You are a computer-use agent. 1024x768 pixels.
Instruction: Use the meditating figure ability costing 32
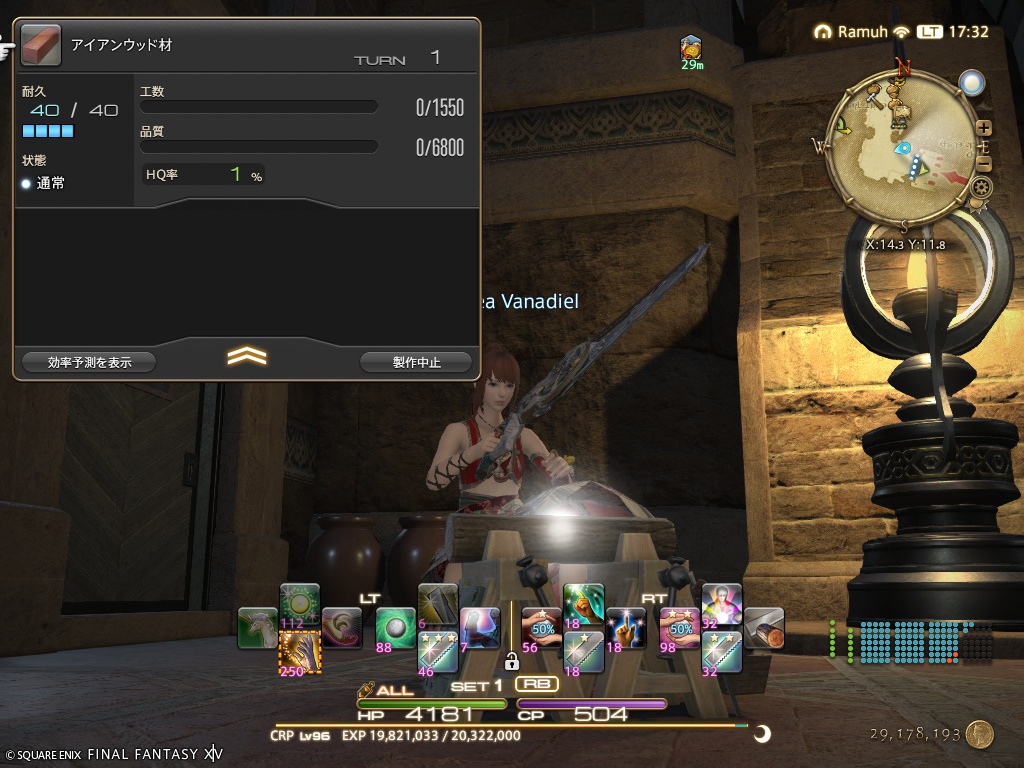(x=722, y=604)
